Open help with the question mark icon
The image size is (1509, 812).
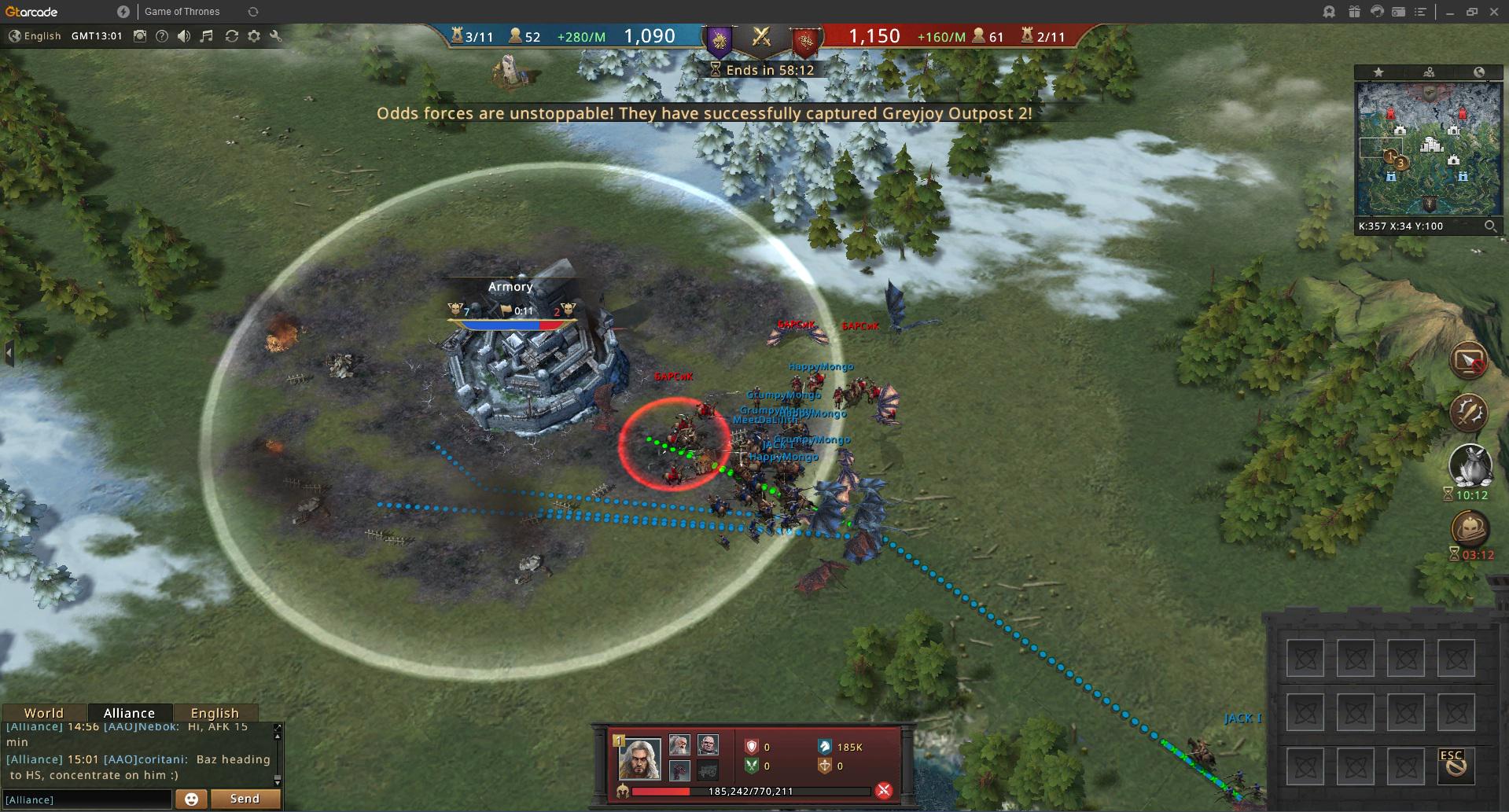click(x=162, y=36)
